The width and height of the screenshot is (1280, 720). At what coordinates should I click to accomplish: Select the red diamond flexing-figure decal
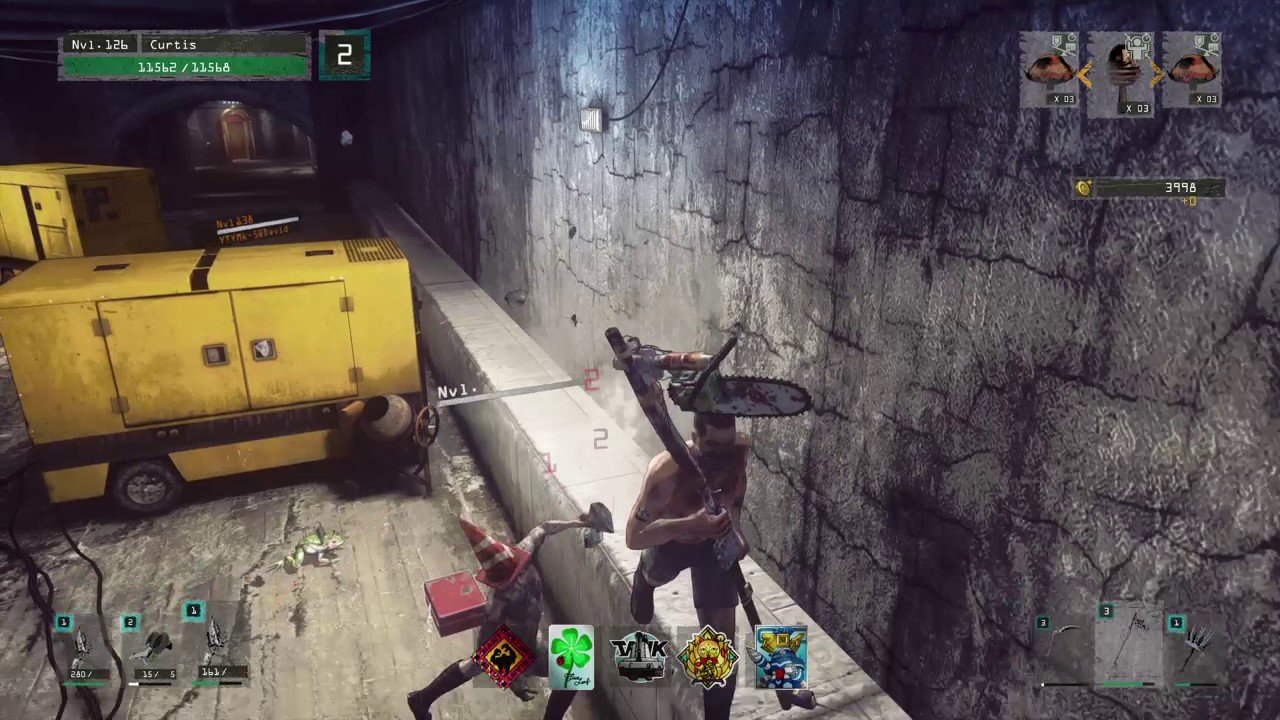pos(504,657)
